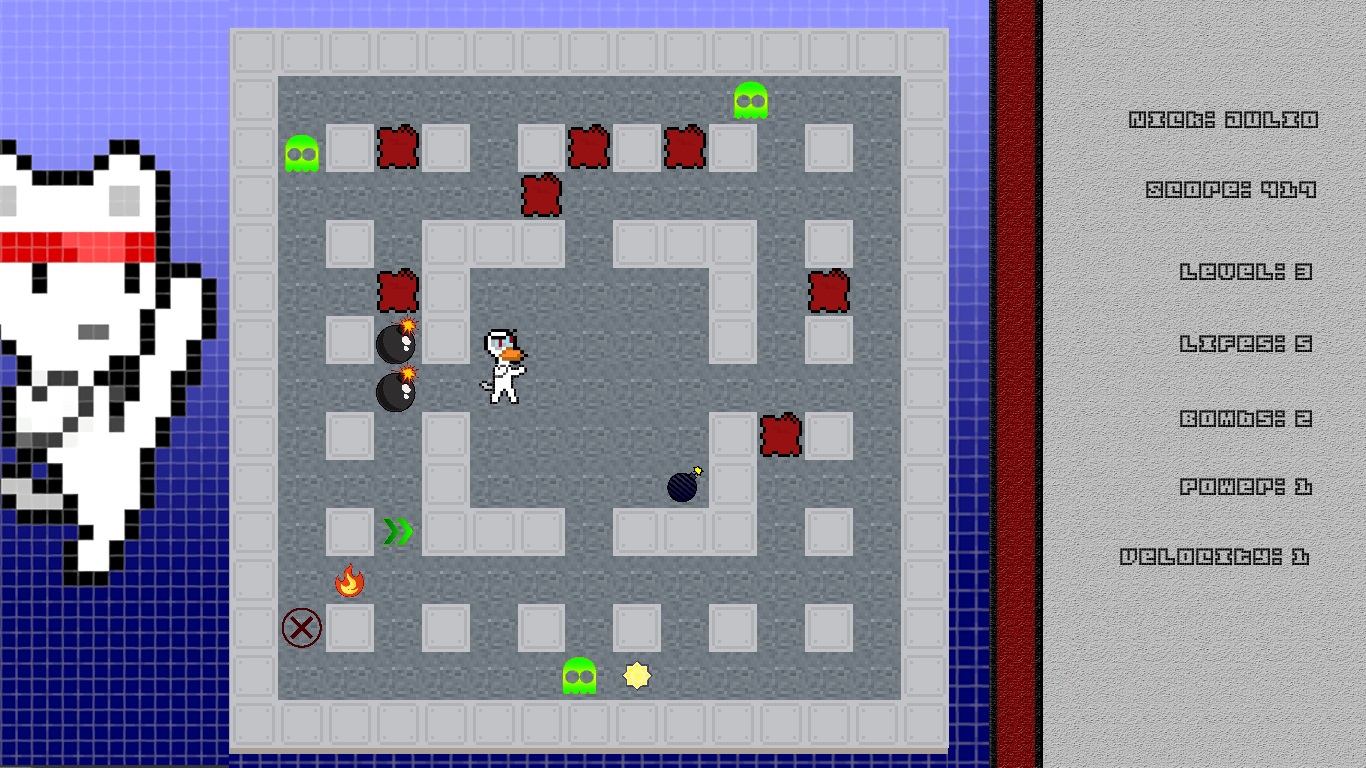Click the Lifes: 5 counter

[x=1247, y=343]
